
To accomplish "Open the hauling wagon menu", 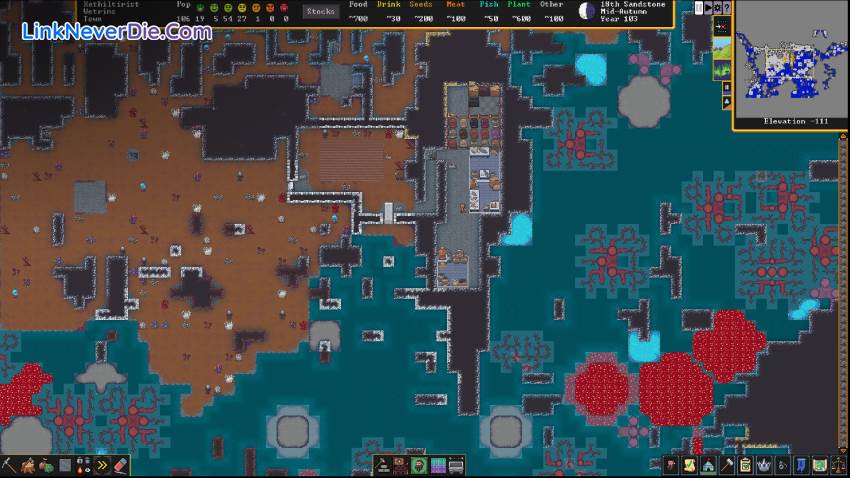I will pyautogui.click(x=456, y=465).
